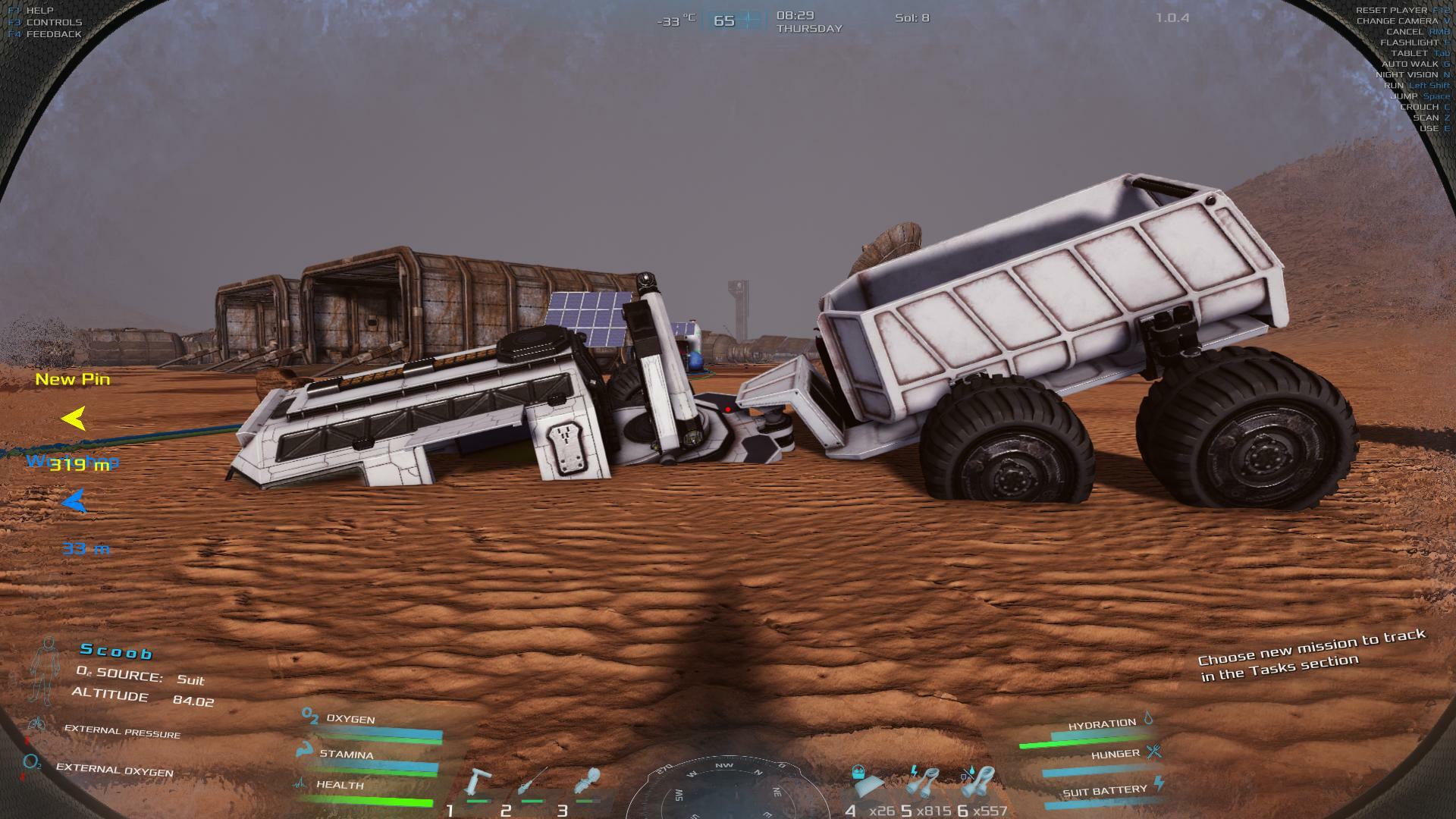Viewport: 1456px width, 819px height.
Task: Select the water pipe in slot 6
Action: 979,781
